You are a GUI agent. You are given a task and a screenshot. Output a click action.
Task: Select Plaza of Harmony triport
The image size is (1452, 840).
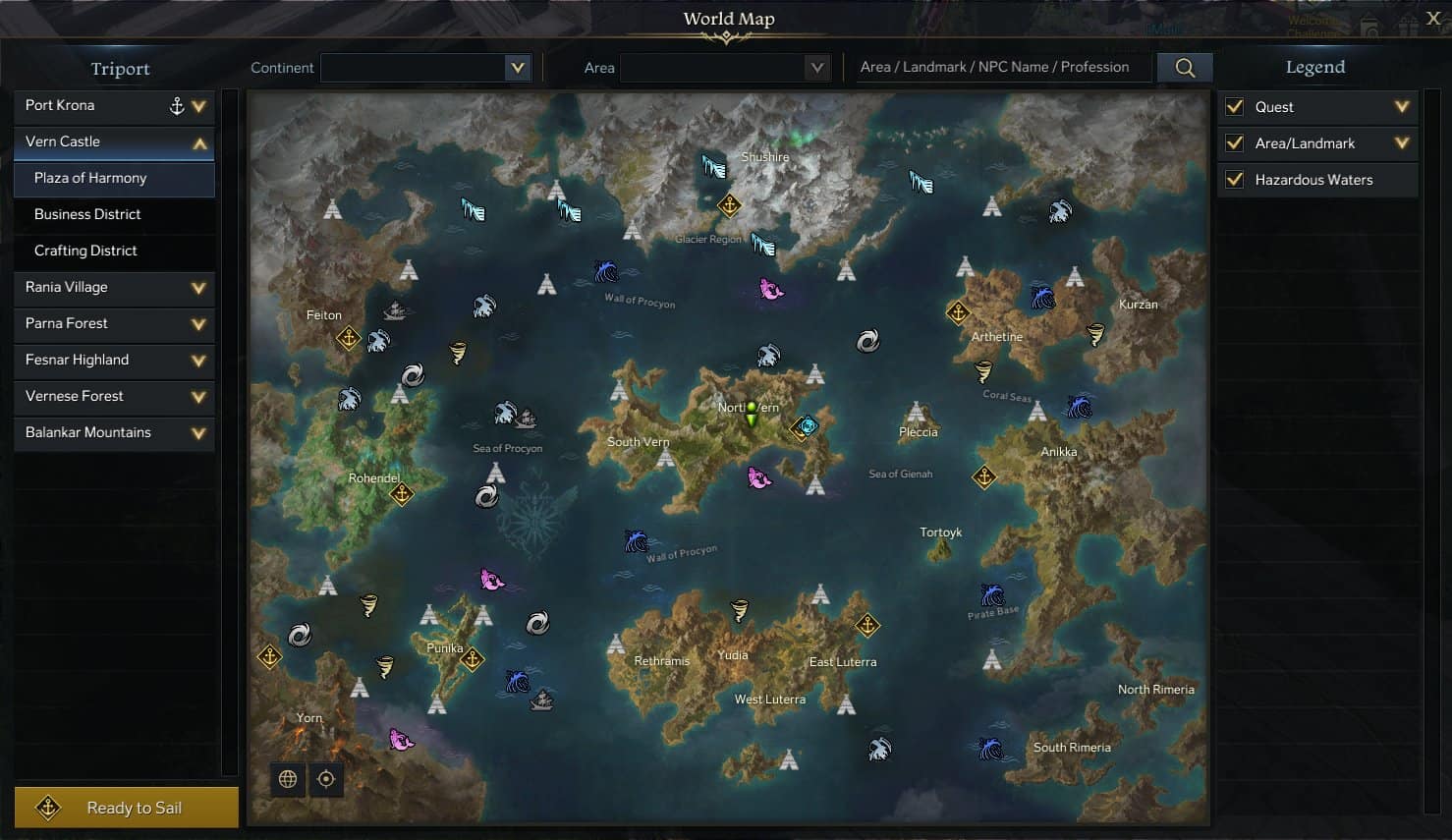(x=114, y=178)
